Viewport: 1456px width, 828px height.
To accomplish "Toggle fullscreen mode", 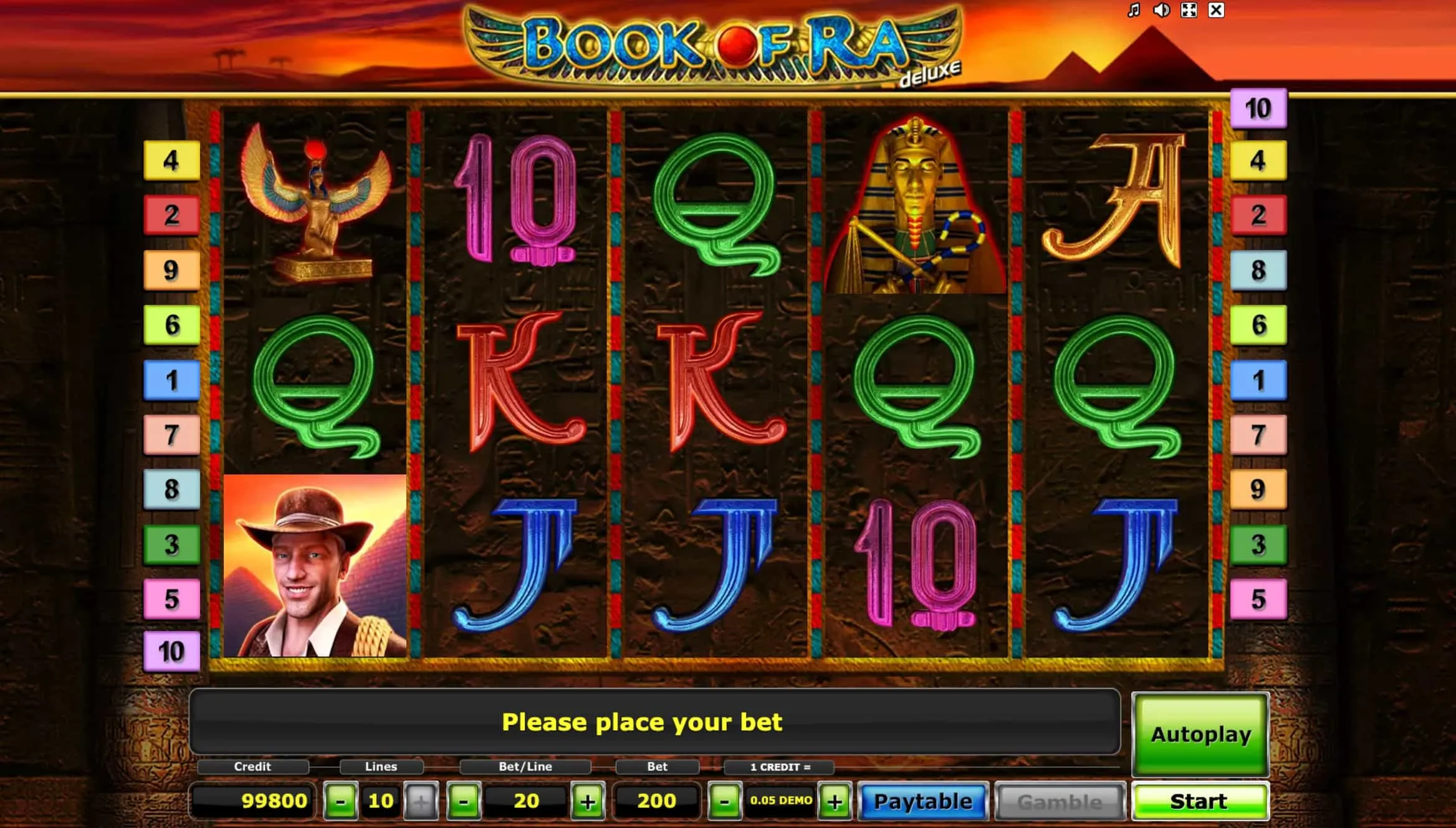I will (x=1188, y=10).
